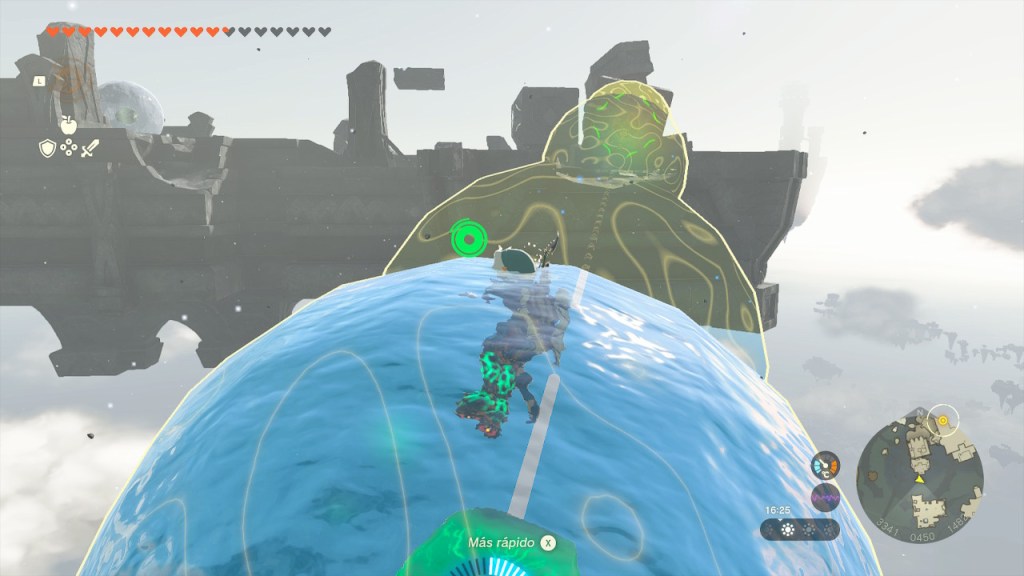Select the shield quick-equip icon
1024x576 pixels.
(46, 148)
